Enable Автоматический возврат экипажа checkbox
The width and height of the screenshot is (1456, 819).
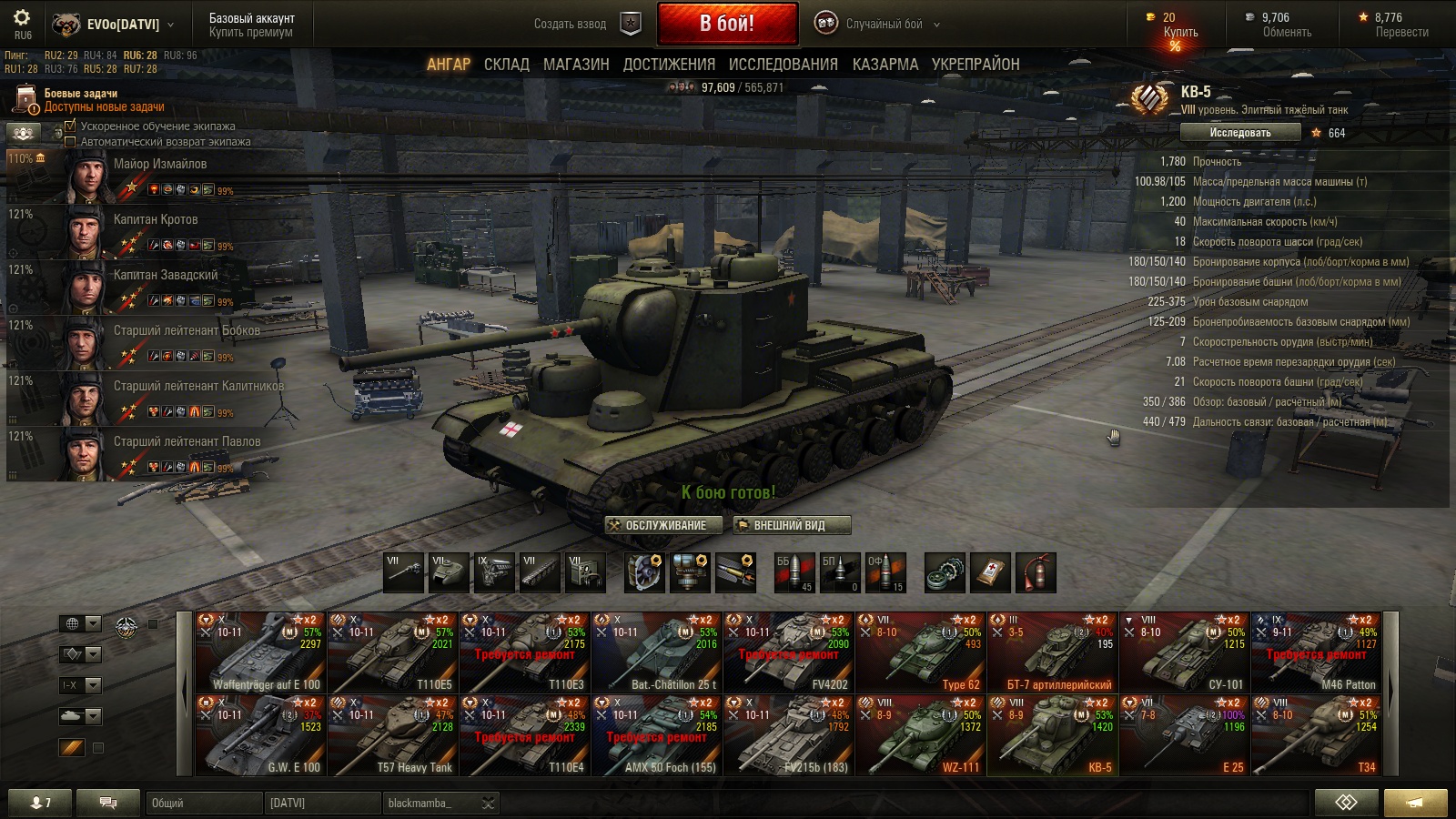point(71,142)
